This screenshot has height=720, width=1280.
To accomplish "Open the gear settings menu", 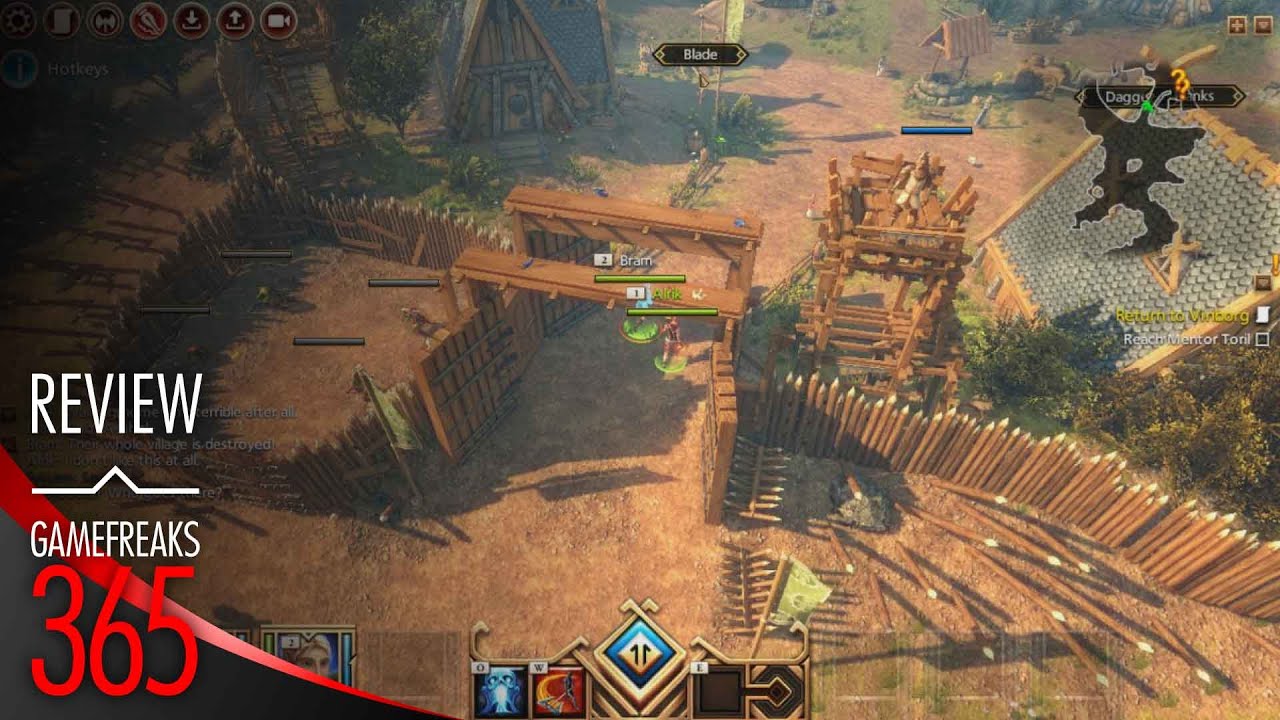I will pos(17,20).
